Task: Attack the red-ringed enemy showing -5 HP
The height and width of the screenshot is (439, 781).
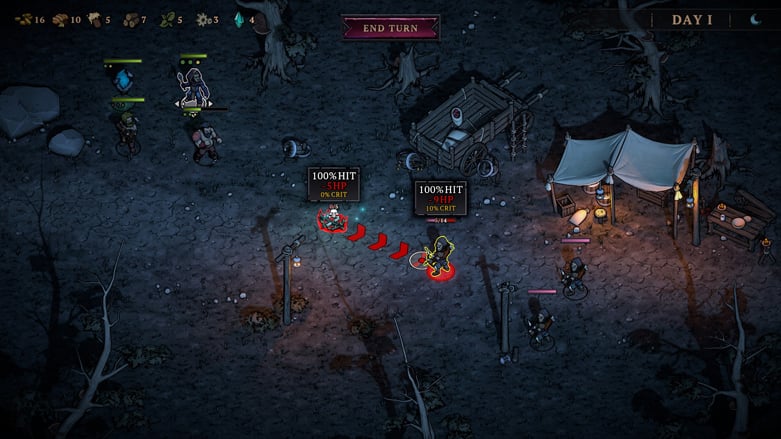Action: 331,217
